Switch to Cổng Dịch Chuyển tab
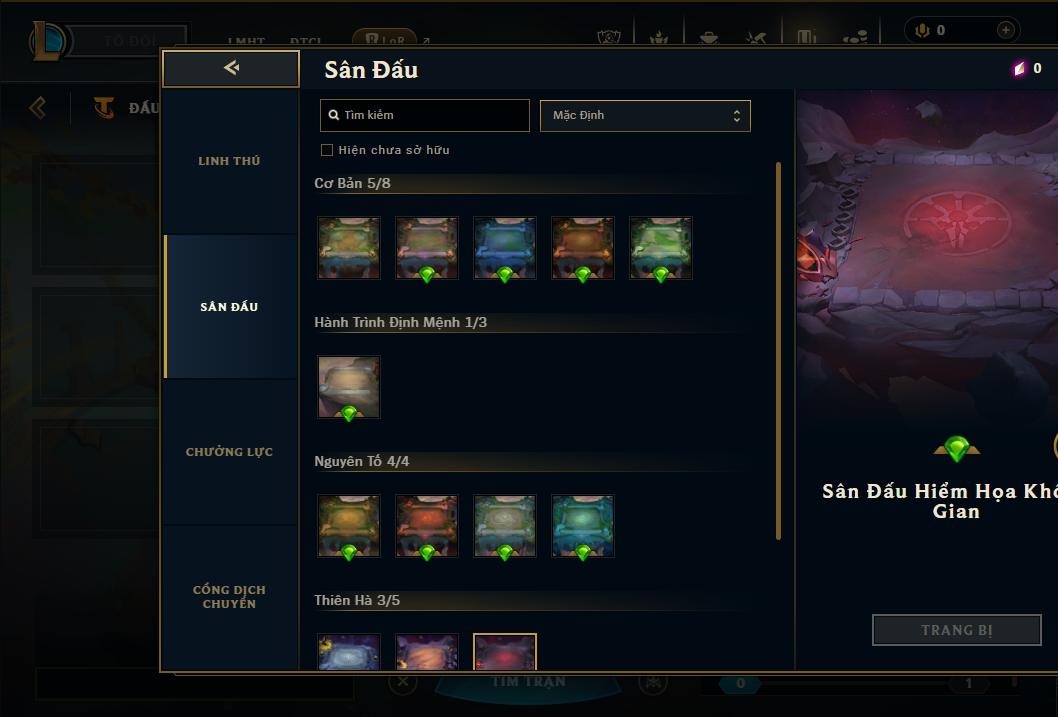This screenshot has width=1058, height=717. tap(229, 597)
